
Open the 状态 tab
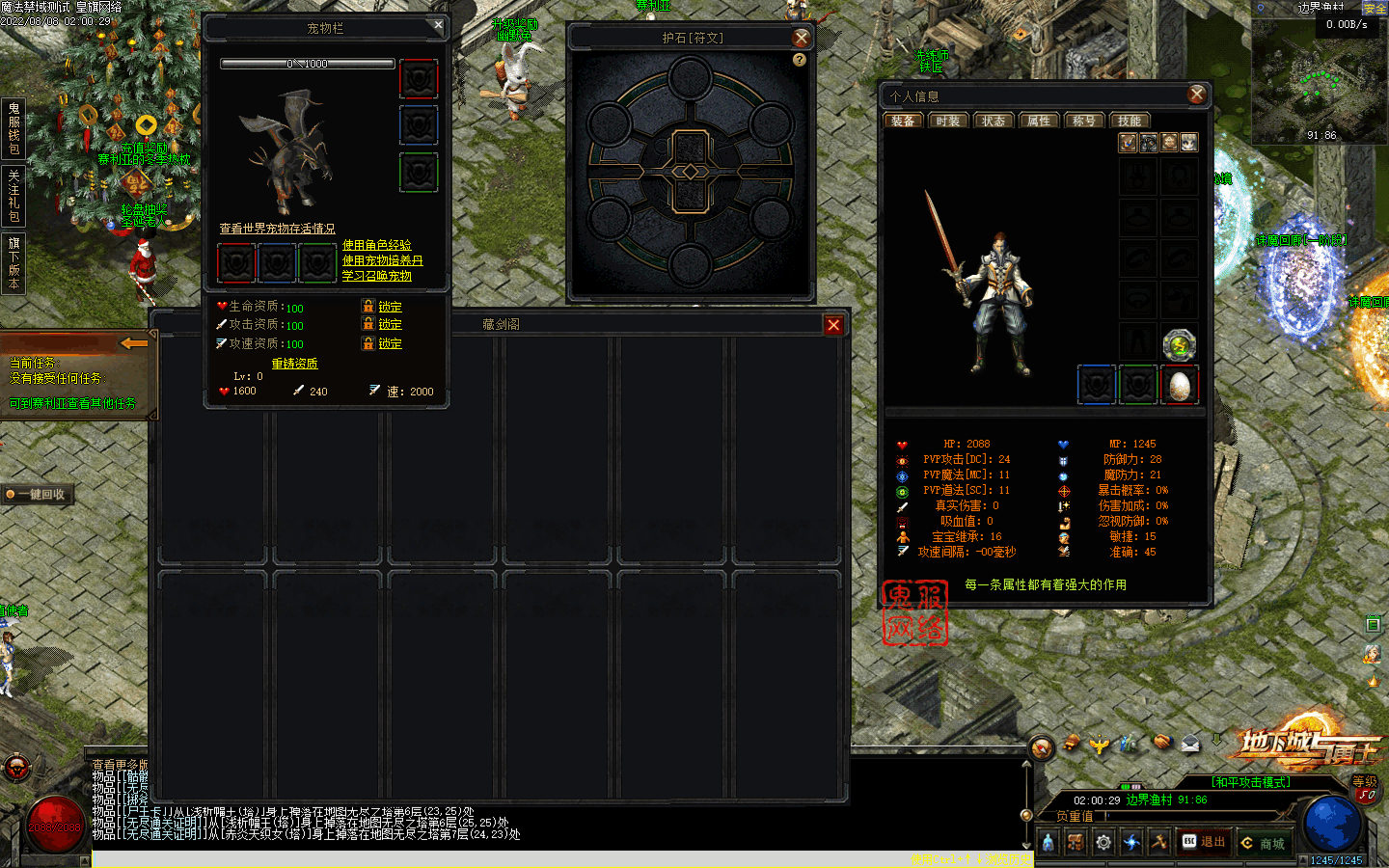(993, 121)
